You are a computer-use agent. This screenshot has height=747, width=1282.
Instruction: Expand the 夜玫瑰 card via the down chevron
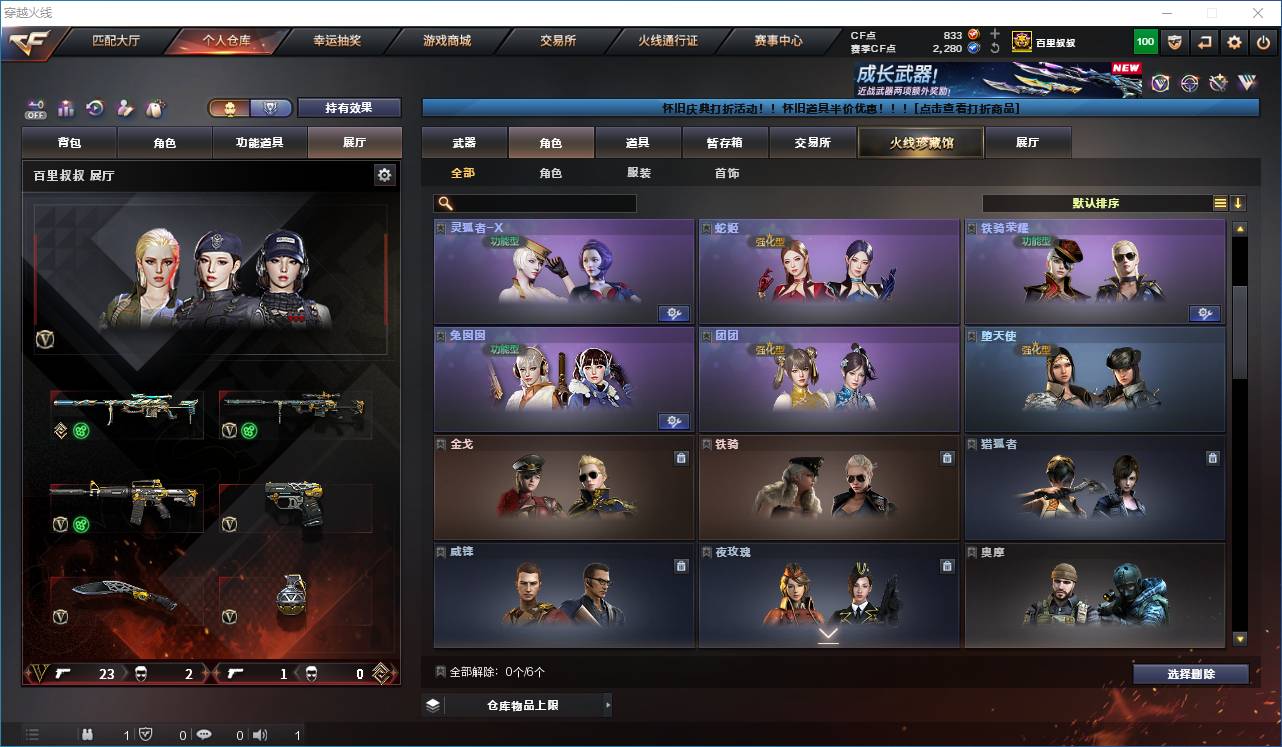pos(827,634)
